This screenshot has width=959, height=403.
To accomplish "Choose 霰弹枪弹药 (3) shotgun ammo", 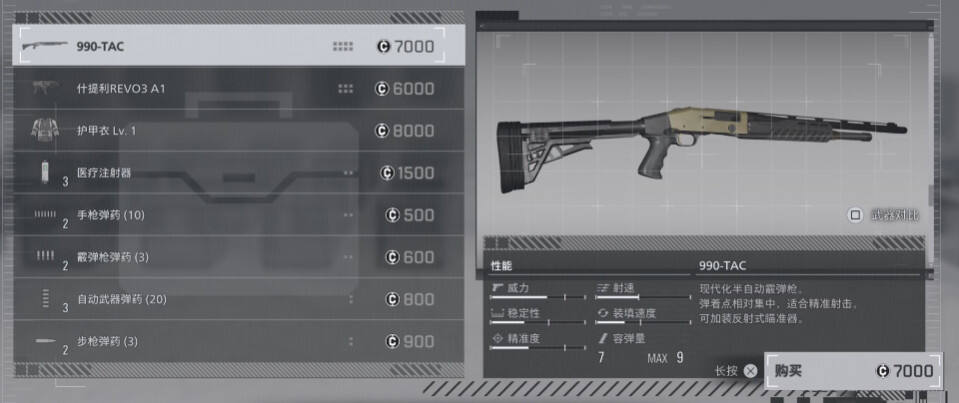I will 238,257.
